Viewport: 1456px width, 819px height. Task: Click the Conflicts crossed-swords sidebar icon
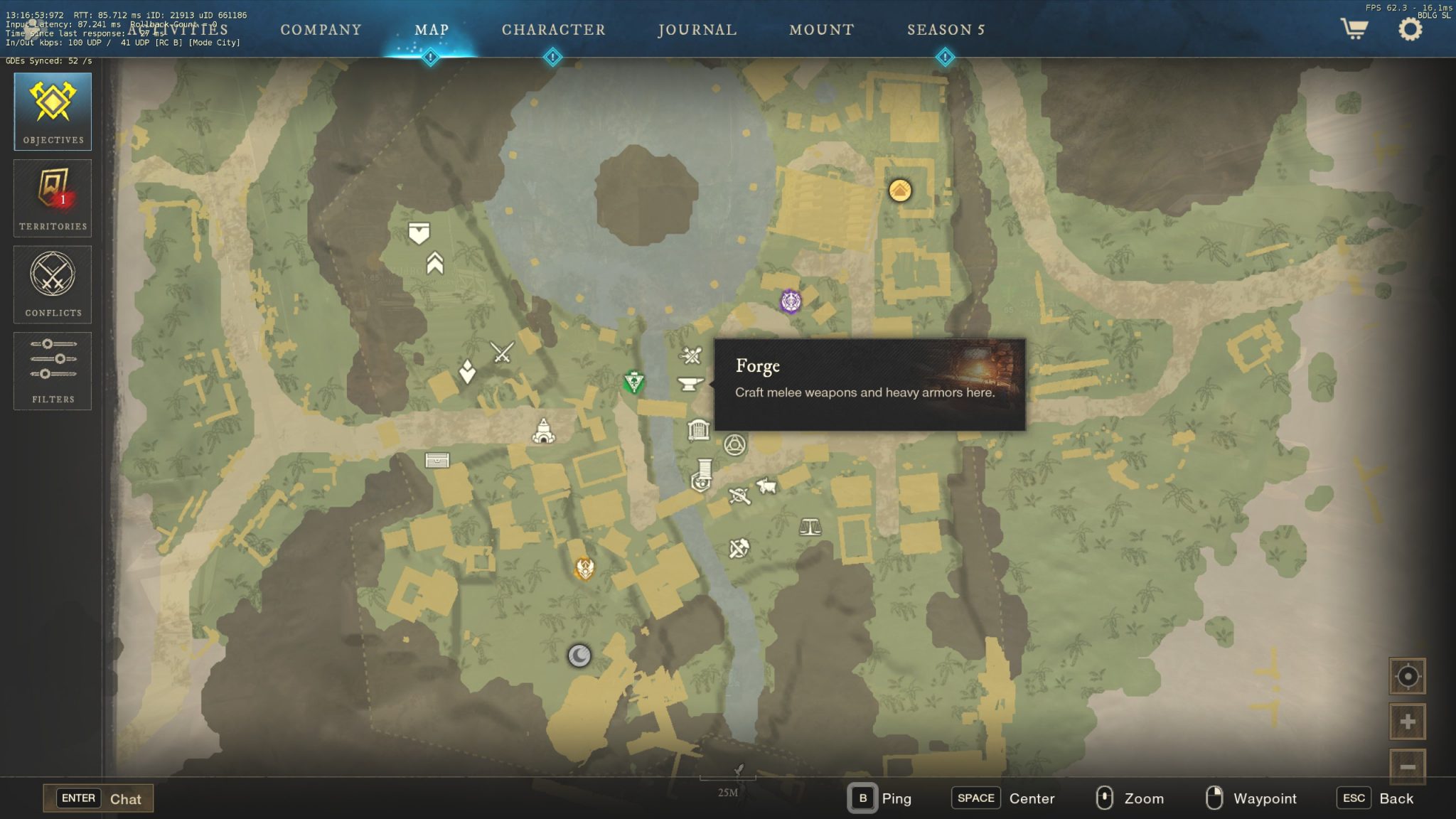pos(53,284)
